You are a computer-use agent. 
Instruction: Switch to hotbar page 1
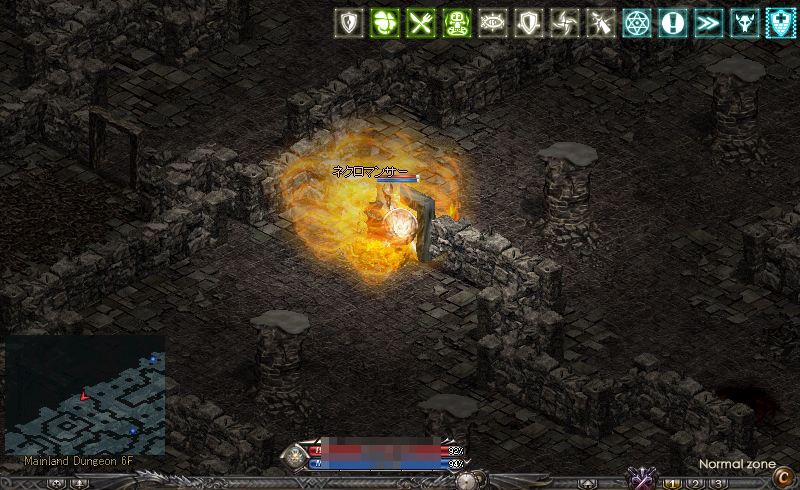[673, 484]
